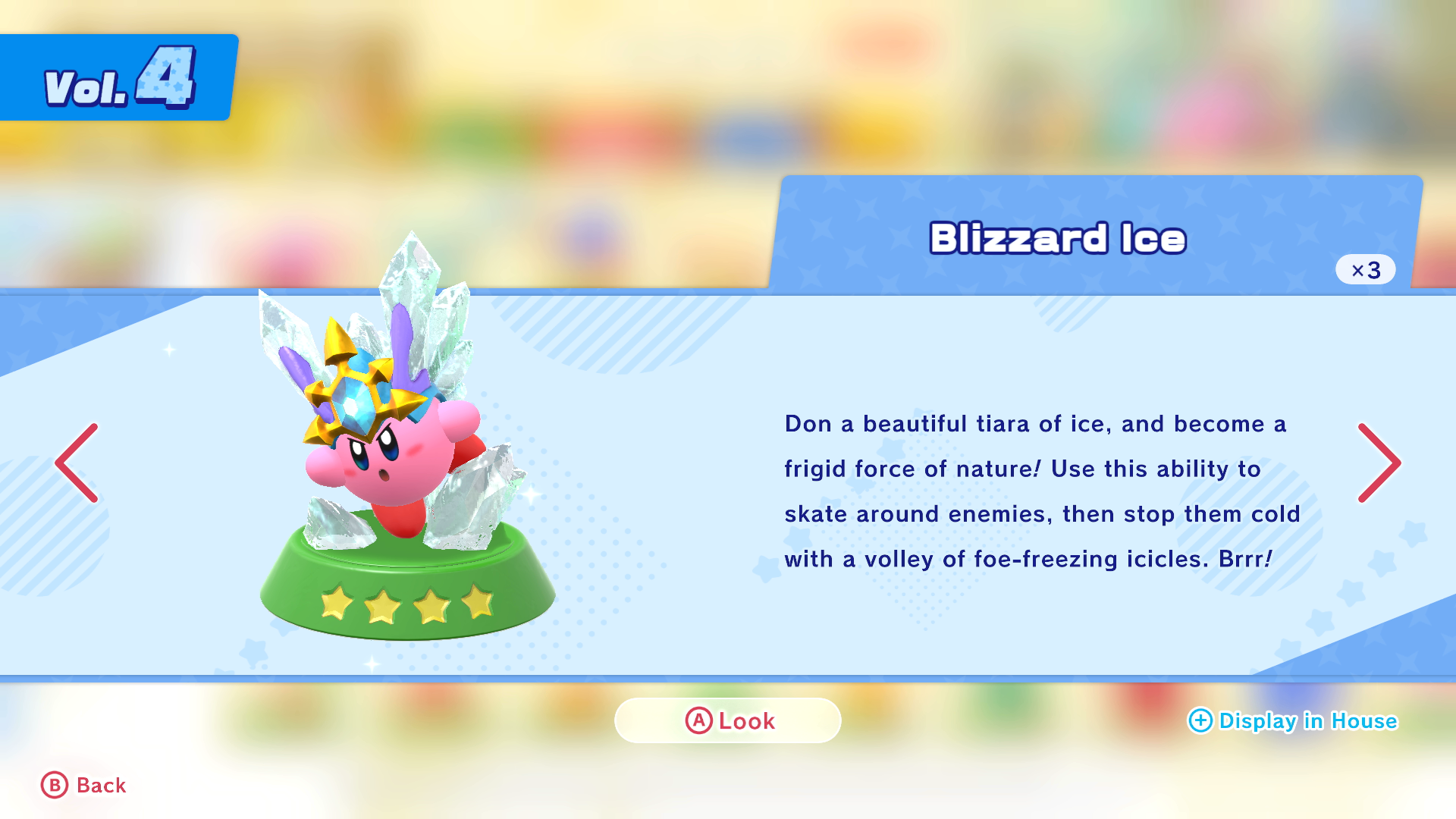The width and height of the screenshot is (1456, 819).
Task: Choose Display in House option
Action: click(x=1292, y=720)
